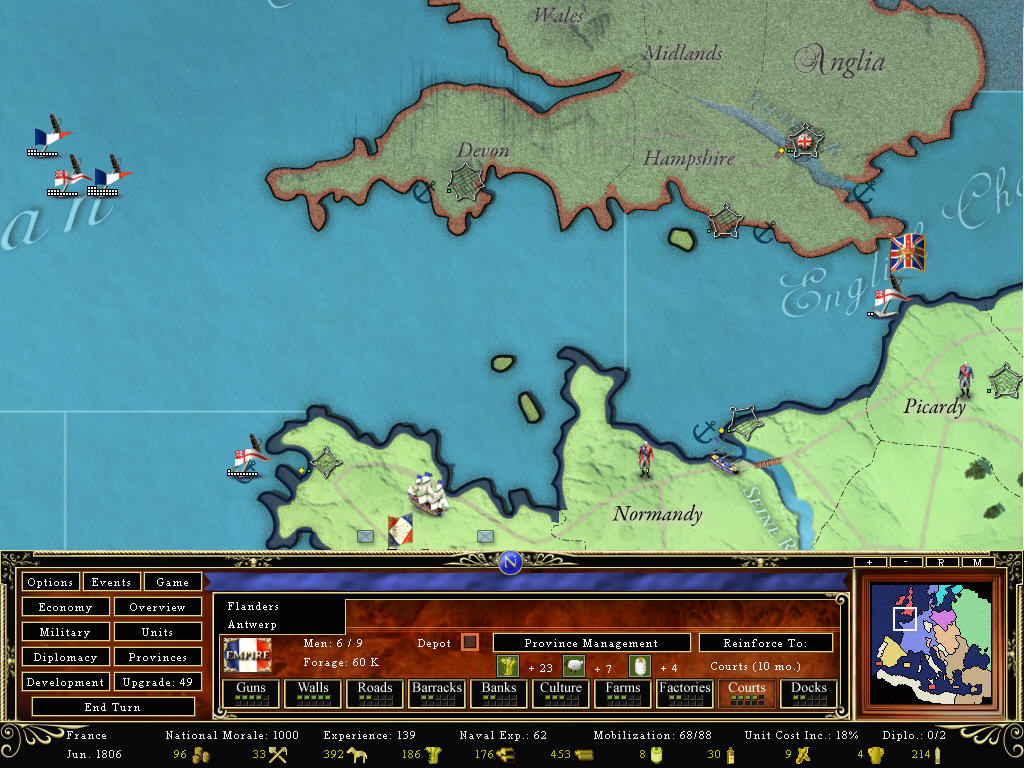Select the Courts development button

pyautogui.click(x=747, y=692)
